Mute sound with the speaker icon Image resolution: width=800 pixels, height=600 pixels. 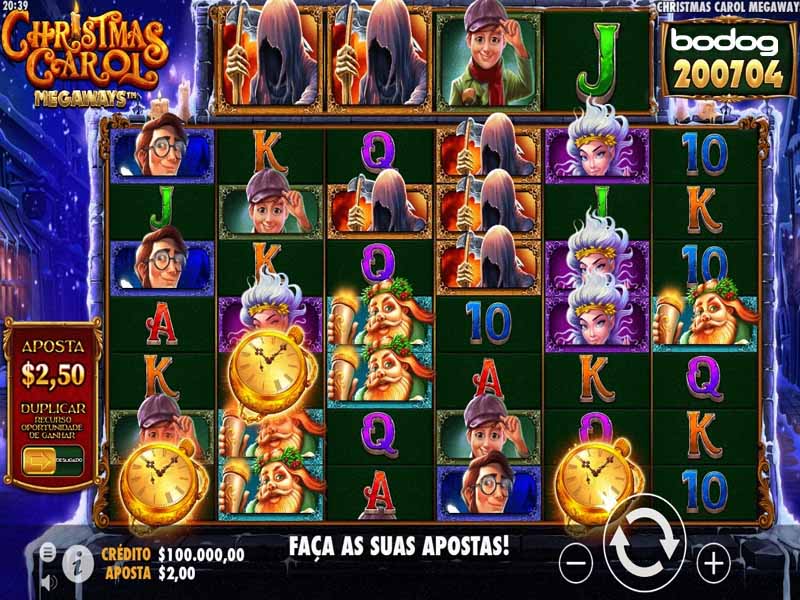(x=47, y=580)
